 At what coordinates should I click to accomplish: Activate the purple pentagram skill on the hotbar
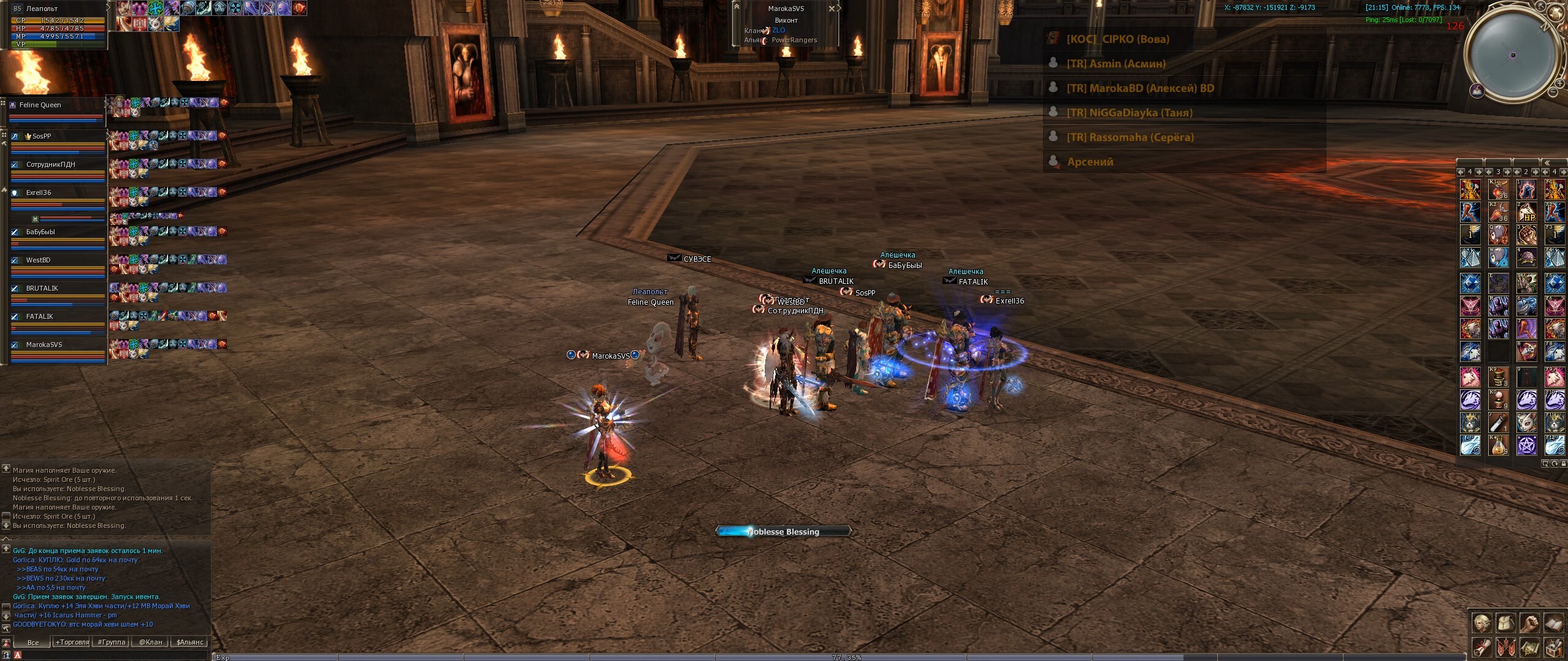[x=1526, y=445]
